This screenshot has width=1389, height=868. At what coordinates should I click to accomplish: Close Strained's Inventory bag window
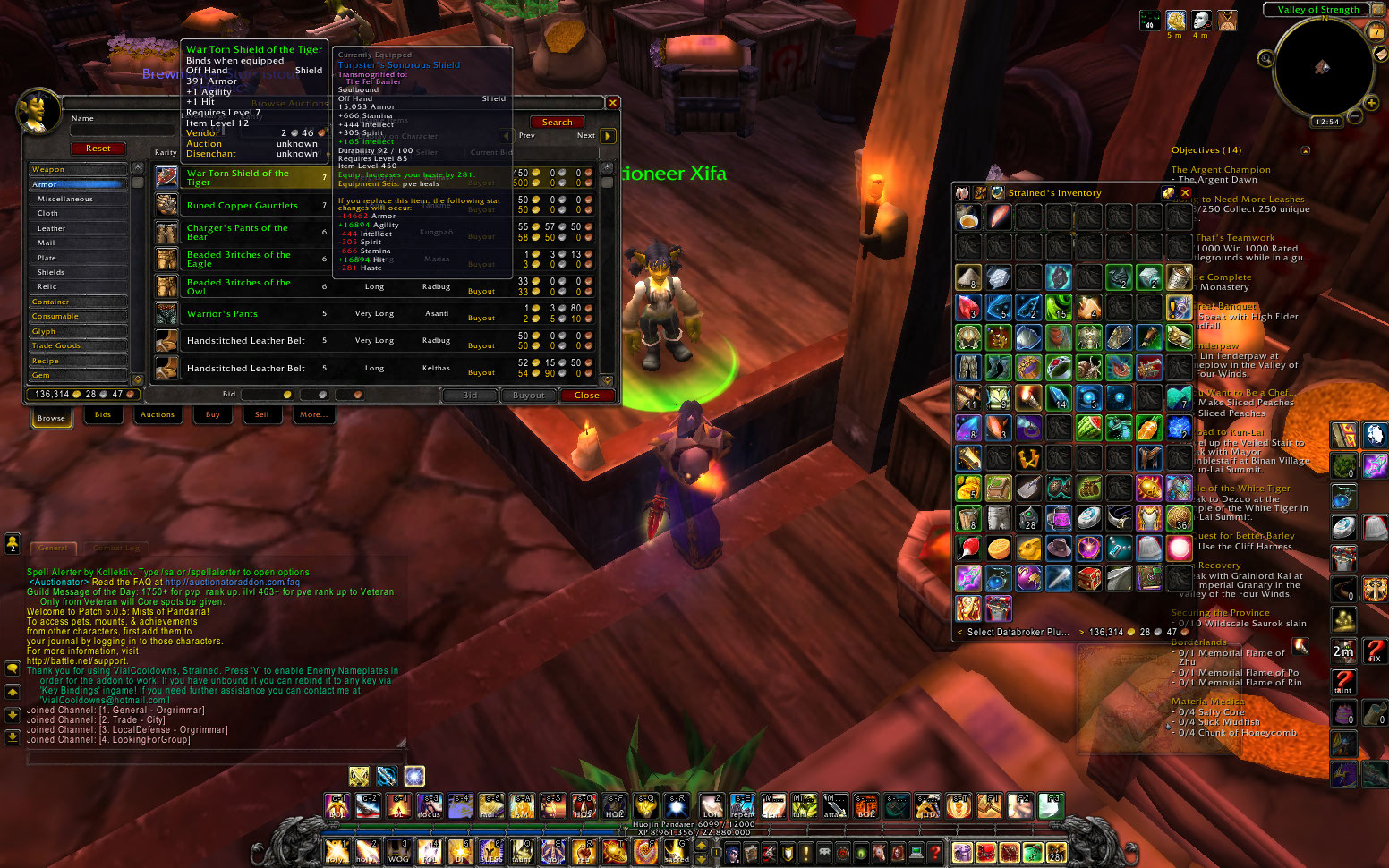(x=1186, y=192)
